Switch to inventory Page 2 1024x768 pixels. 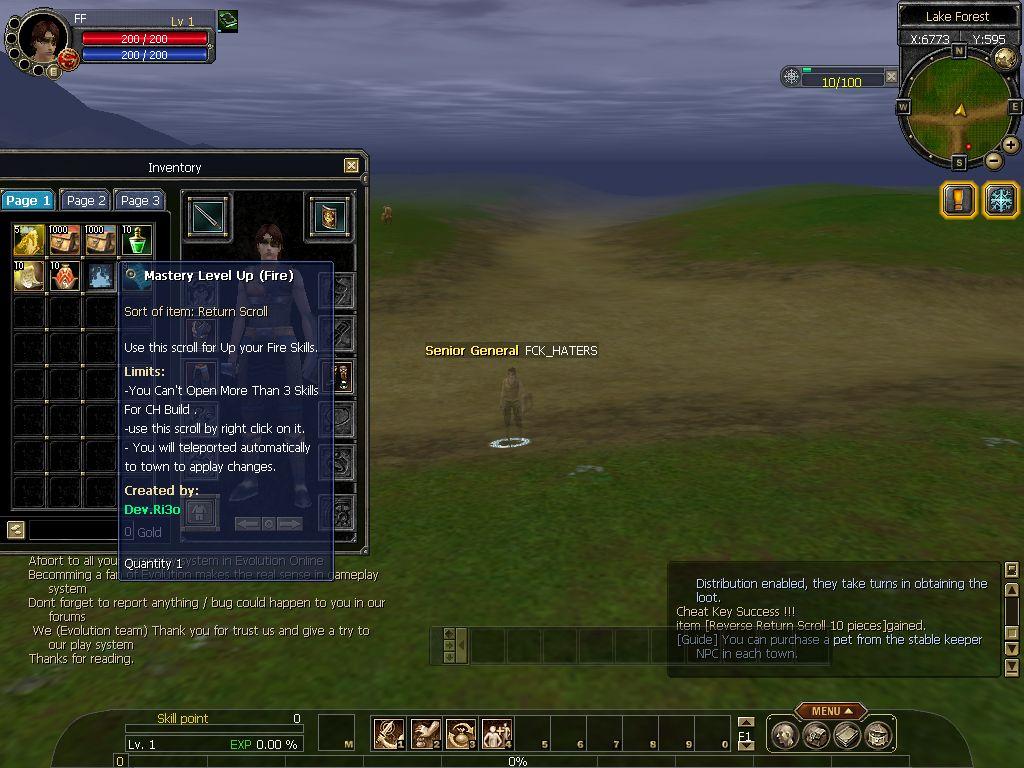(x=86, y=200)
